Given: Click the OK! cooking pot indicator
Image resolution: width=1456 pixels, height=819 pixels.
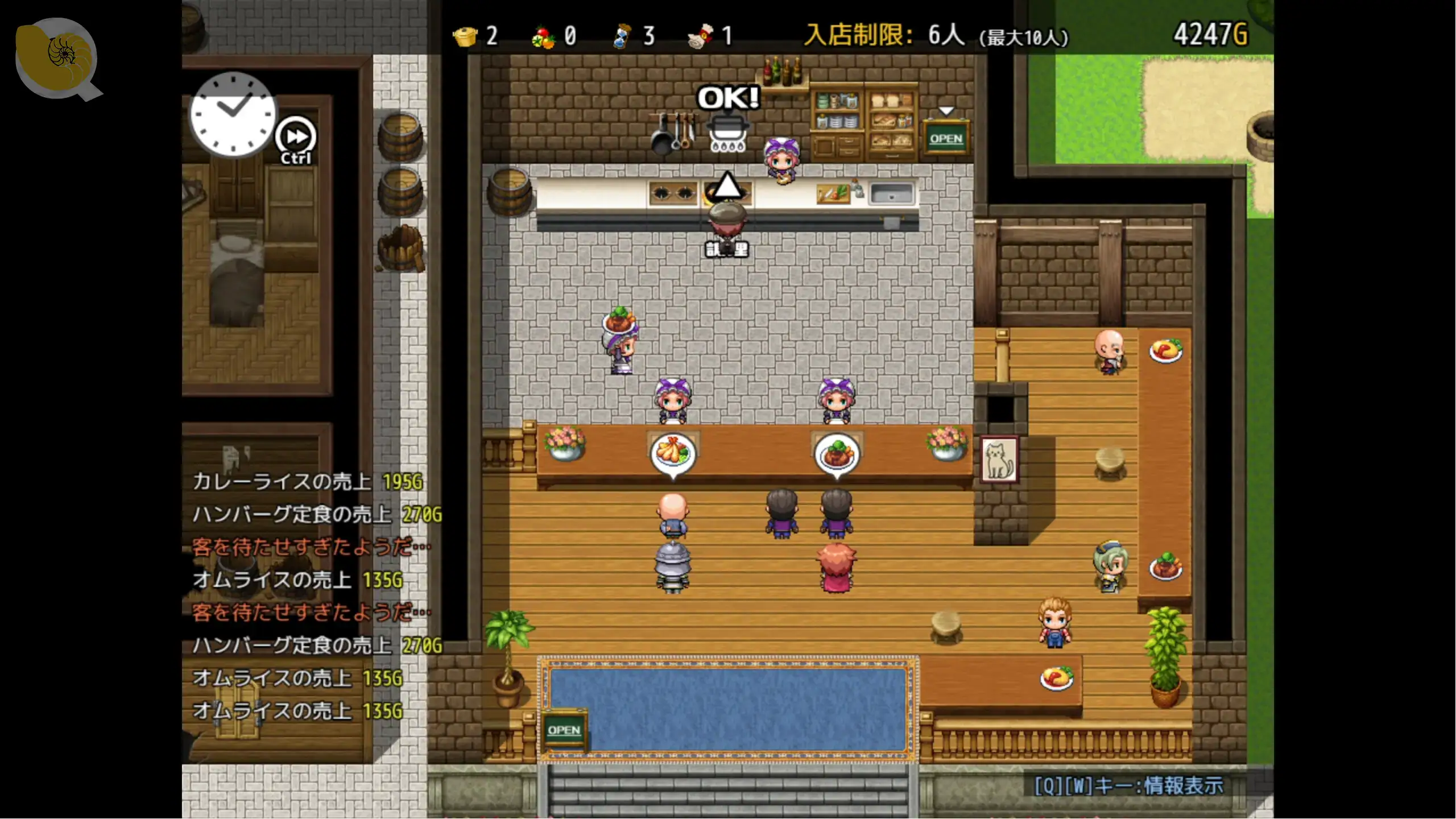Looking at the screenshot, I should coord(729,119).
